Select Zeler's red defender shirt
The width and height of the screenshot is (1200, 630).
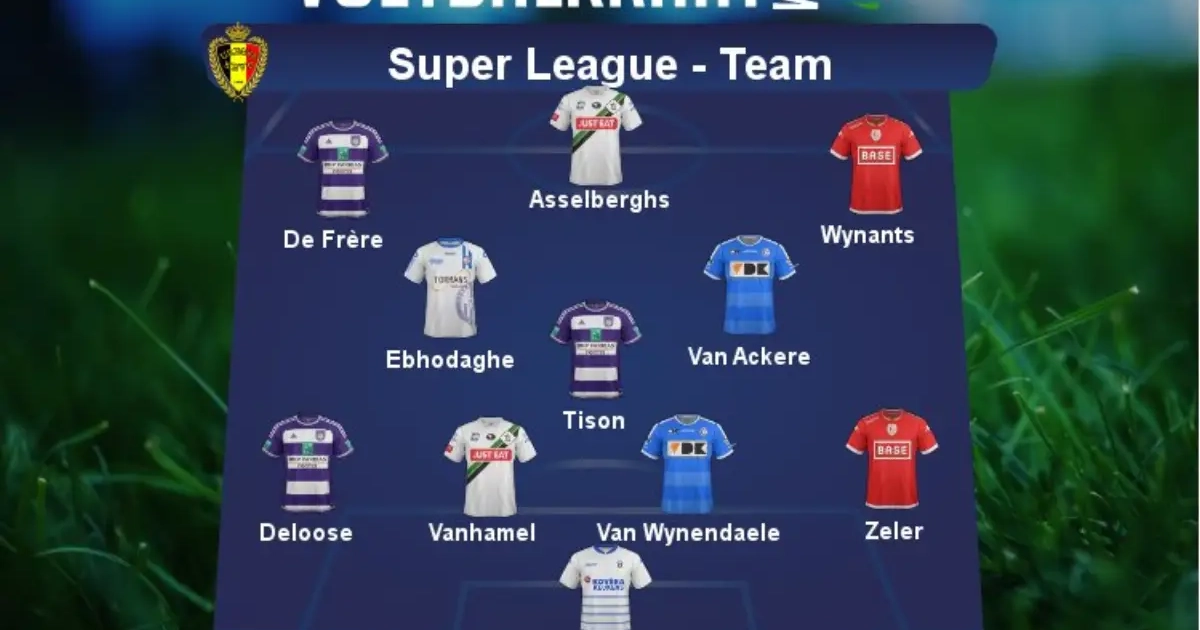click(x=892, y=458)
